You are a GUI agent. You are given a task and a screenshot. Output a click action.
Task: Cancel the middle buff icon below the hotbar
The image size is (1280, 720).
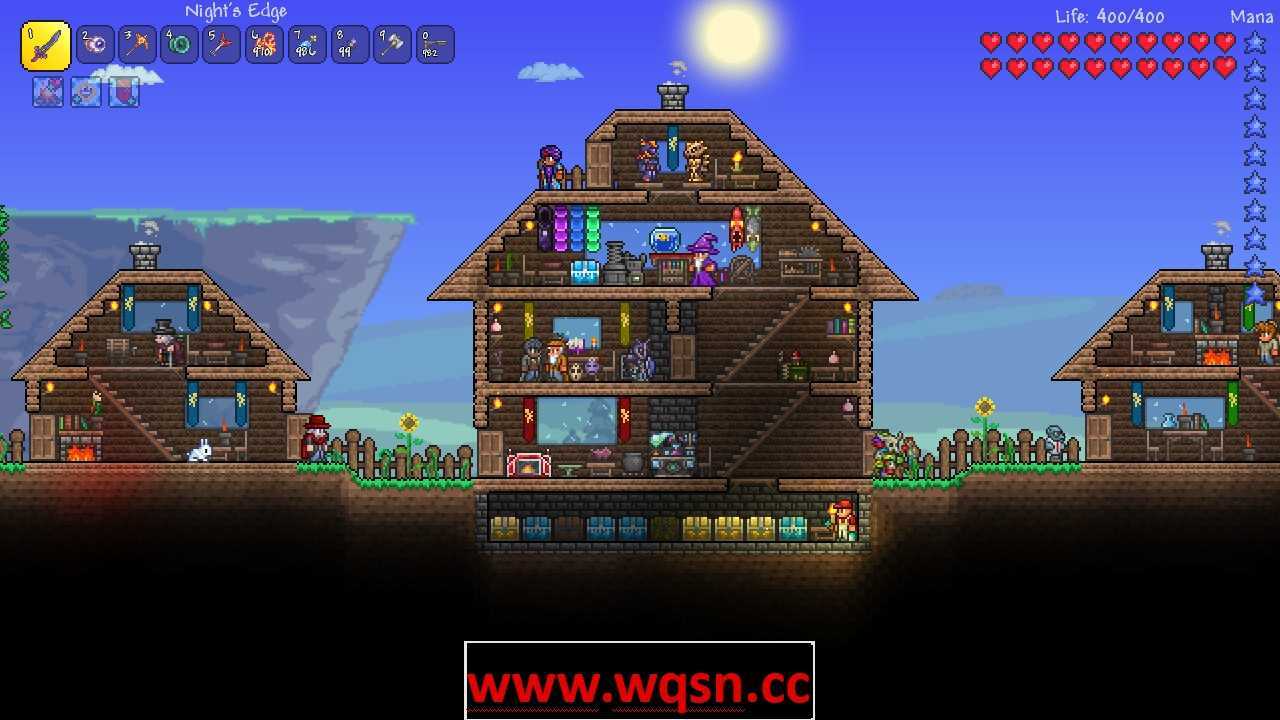[84, 92]
